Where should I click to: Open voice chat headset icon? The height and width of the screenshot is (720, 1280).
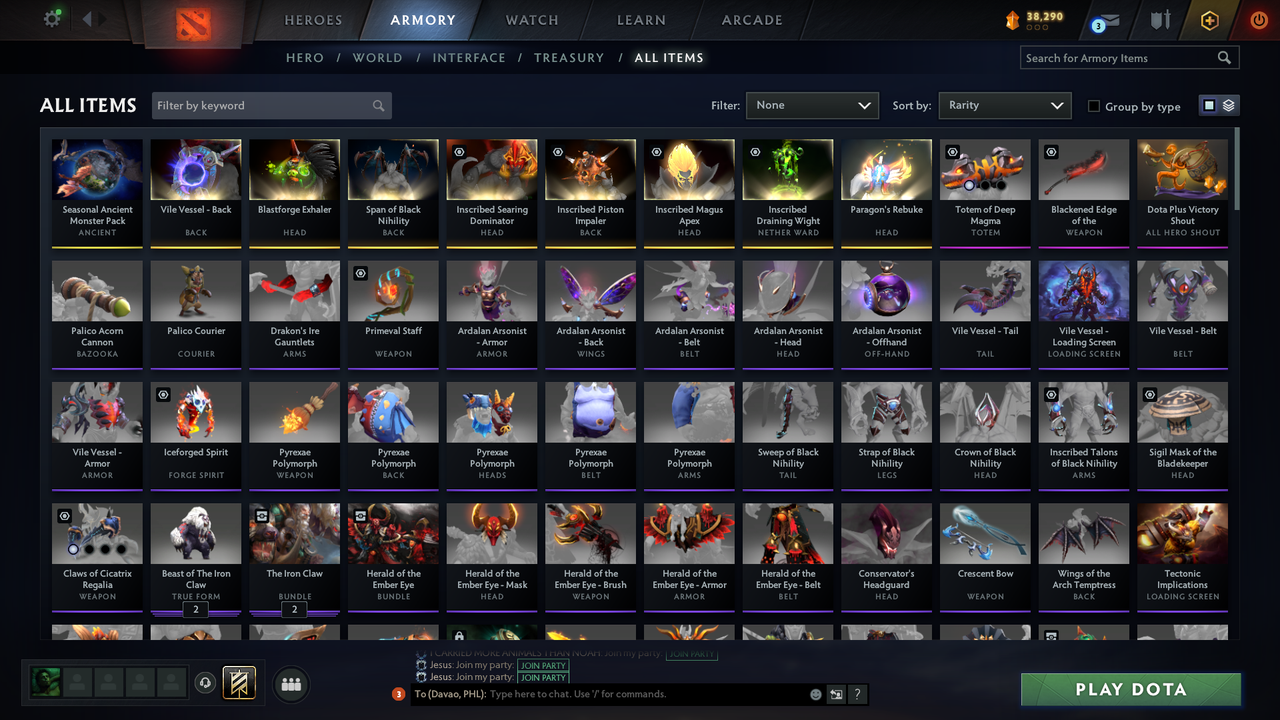[x=205, y=683]
